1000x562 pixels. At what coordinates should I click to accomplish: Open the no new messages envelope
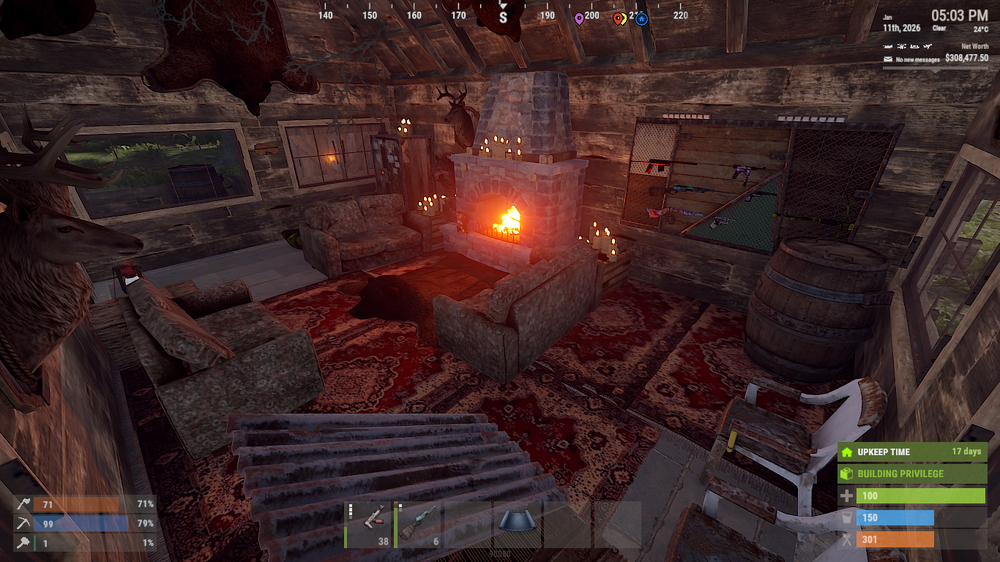tap(889, 60)
